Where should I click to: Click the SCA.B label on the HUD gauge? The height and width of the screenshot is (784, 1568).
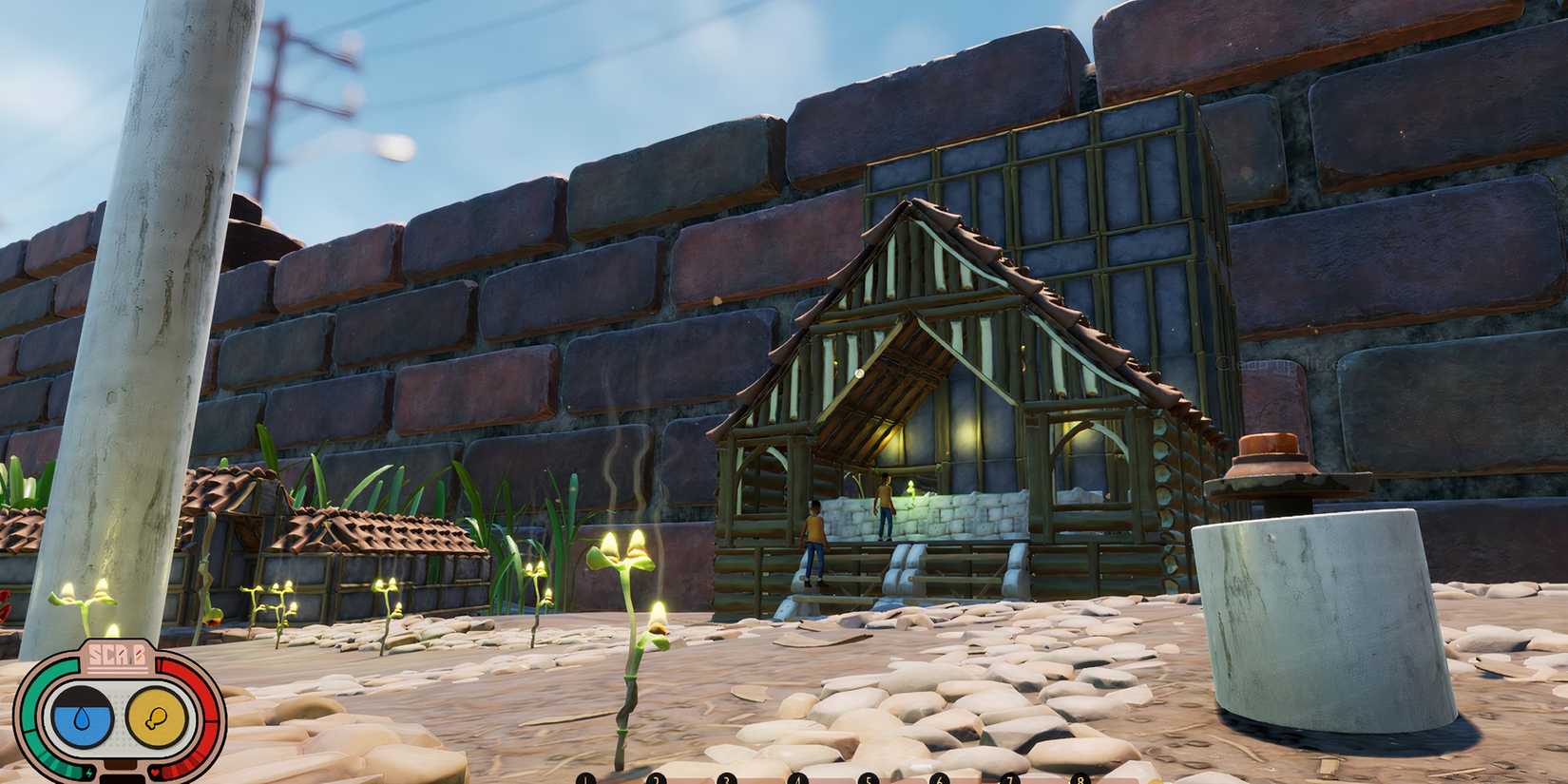tap(118, 656)
